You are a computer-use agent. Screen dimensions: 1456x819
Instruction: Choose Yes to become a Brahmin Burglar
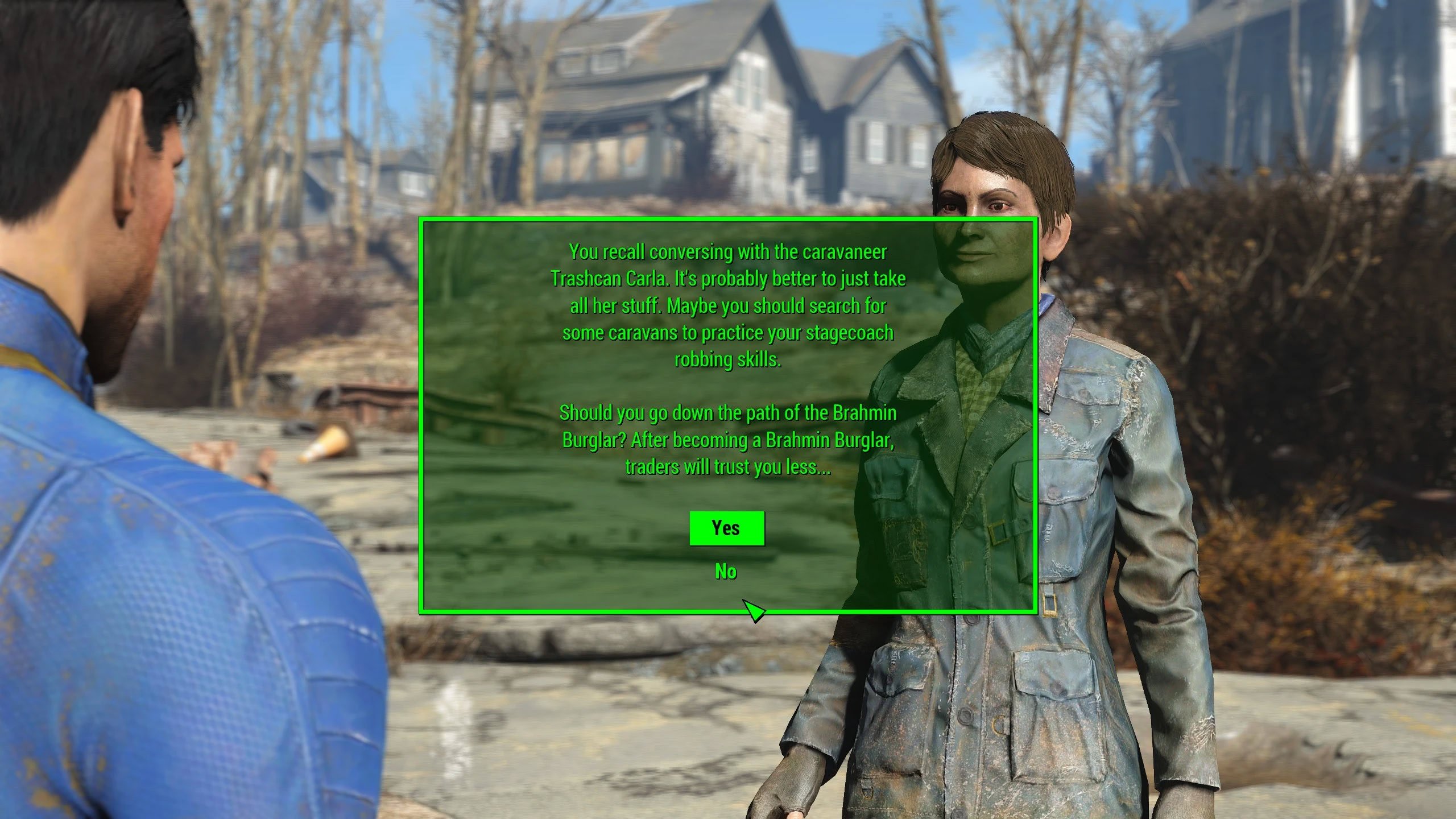pos(726,528)
